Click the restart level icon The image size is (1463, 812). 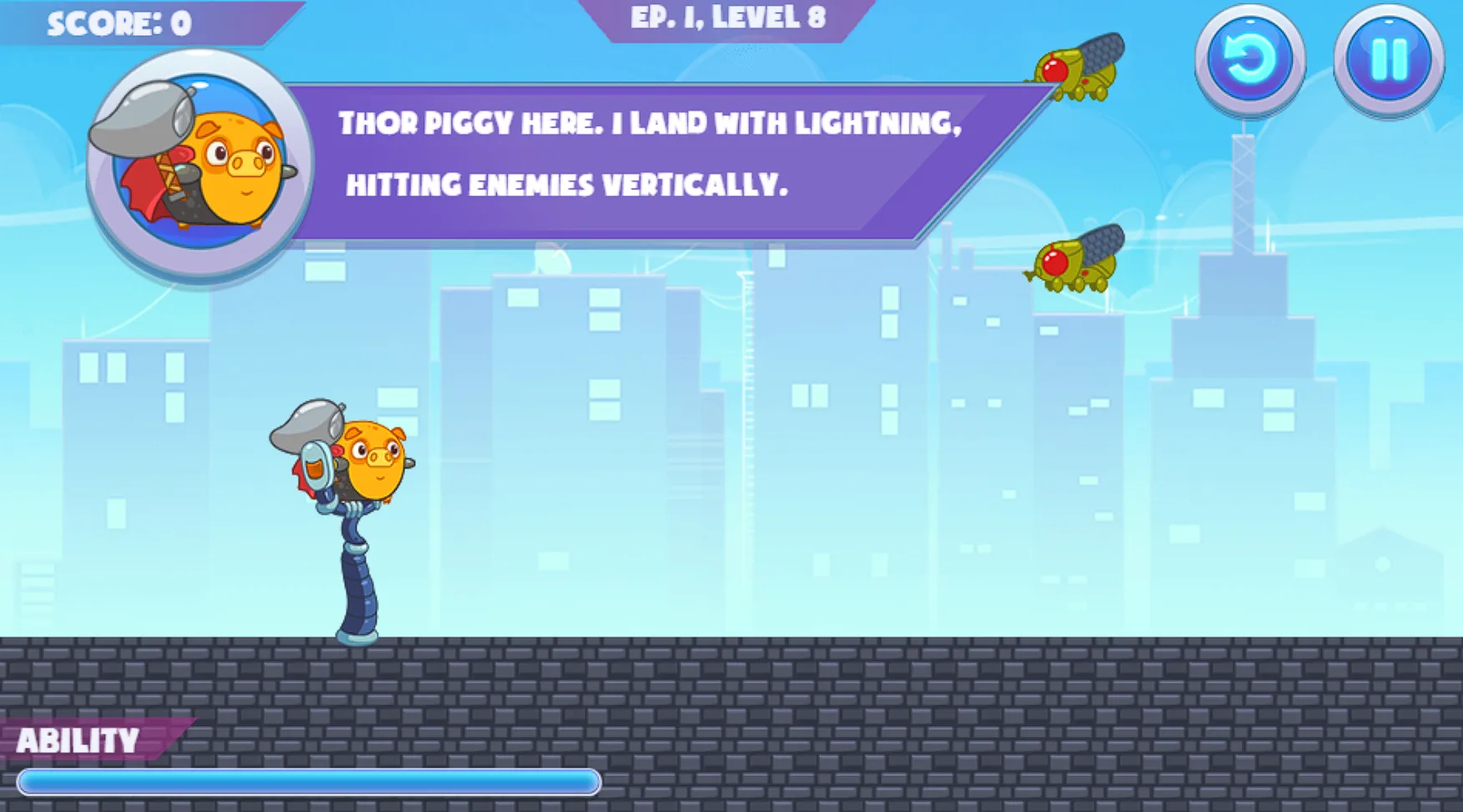[x=1248, y=58]
